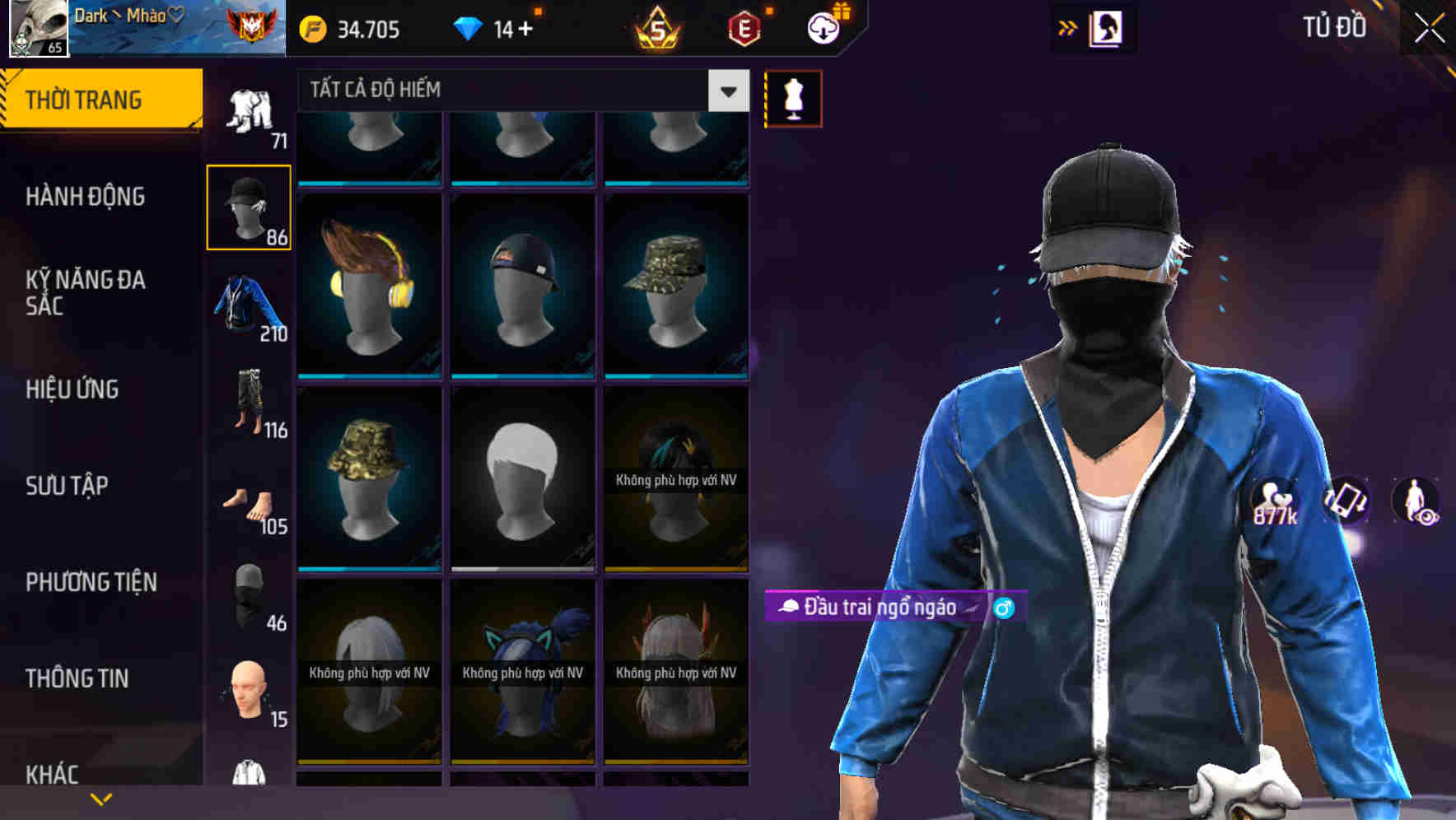Screen dimensions: 1456x820
Task: Select the camouflage bucket hat item
Action: 369,476
